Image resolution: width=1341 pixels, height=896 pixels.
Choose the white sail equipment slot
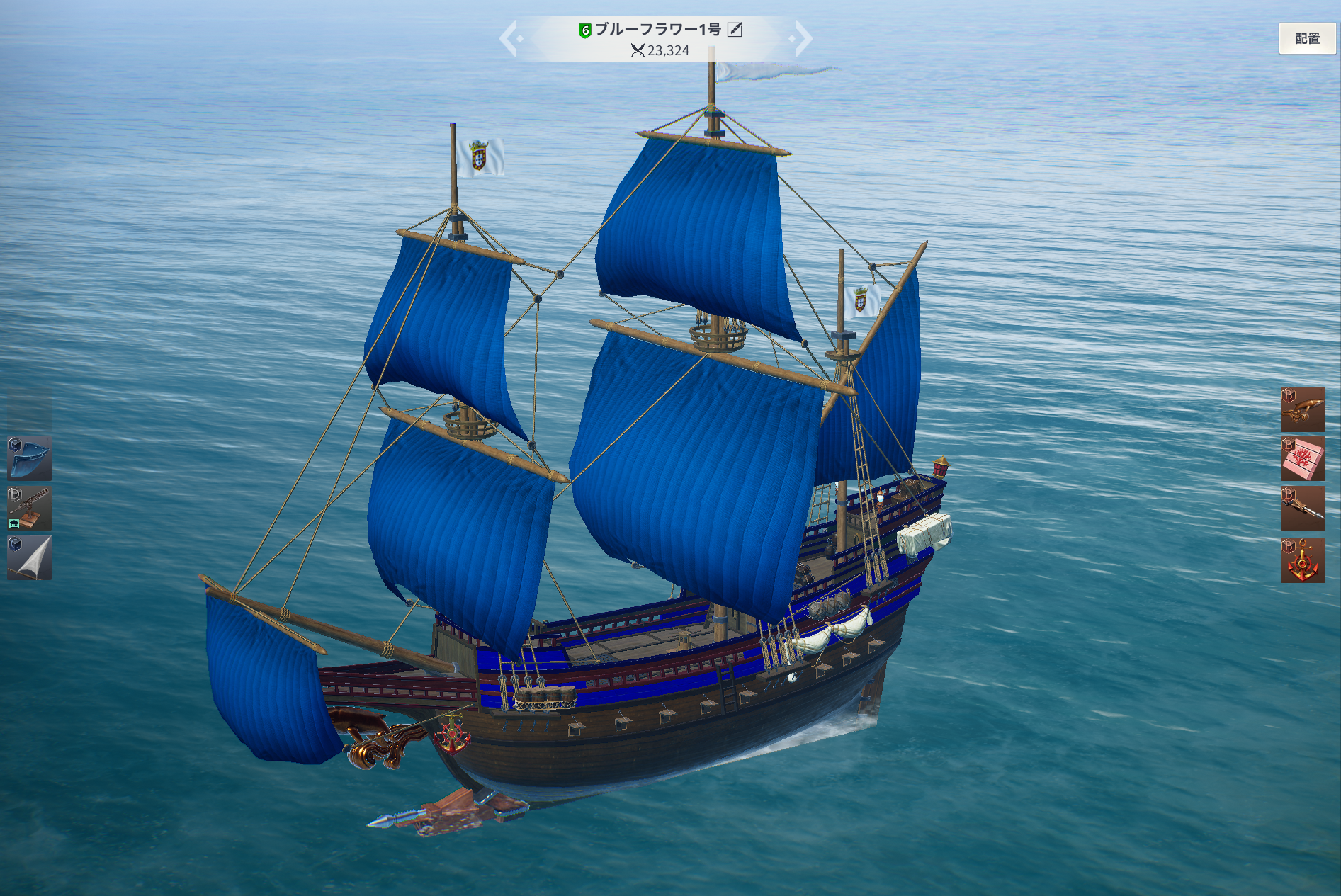tap(30, 558)
